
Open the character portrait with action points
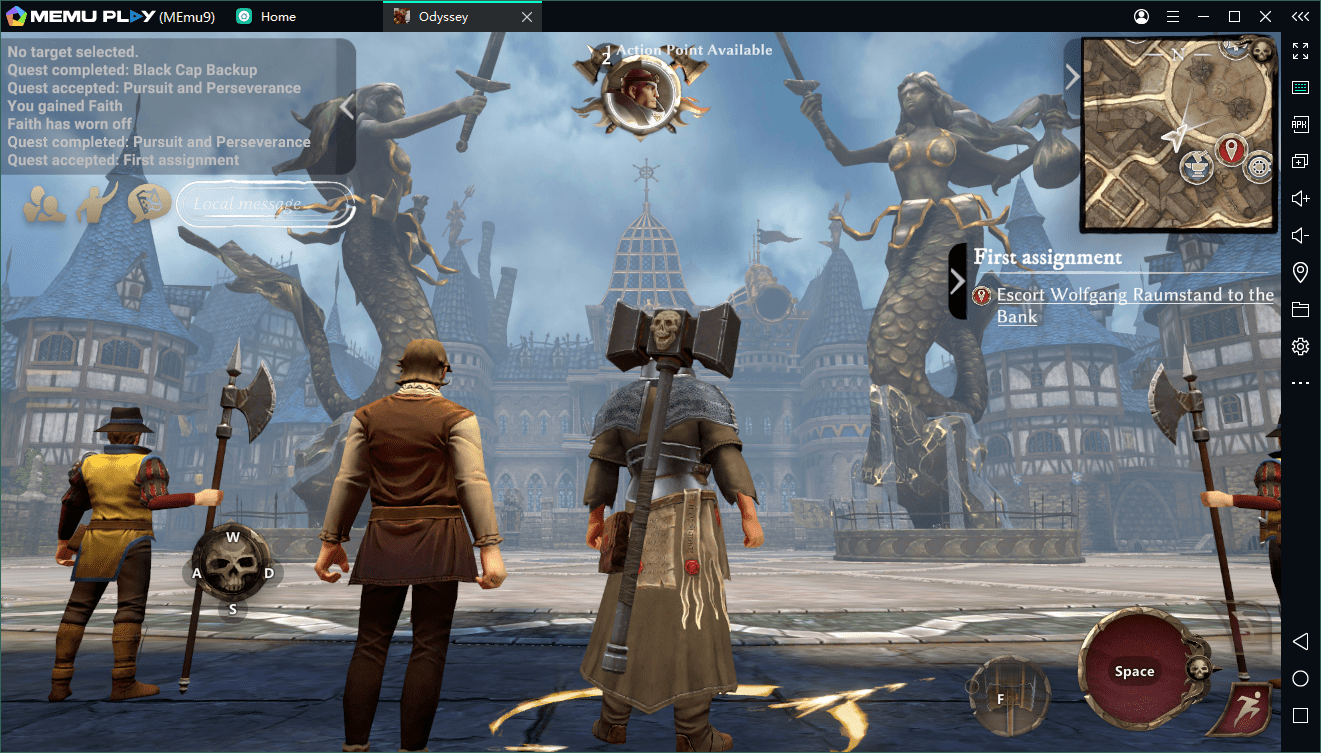(x=640, y=93)
